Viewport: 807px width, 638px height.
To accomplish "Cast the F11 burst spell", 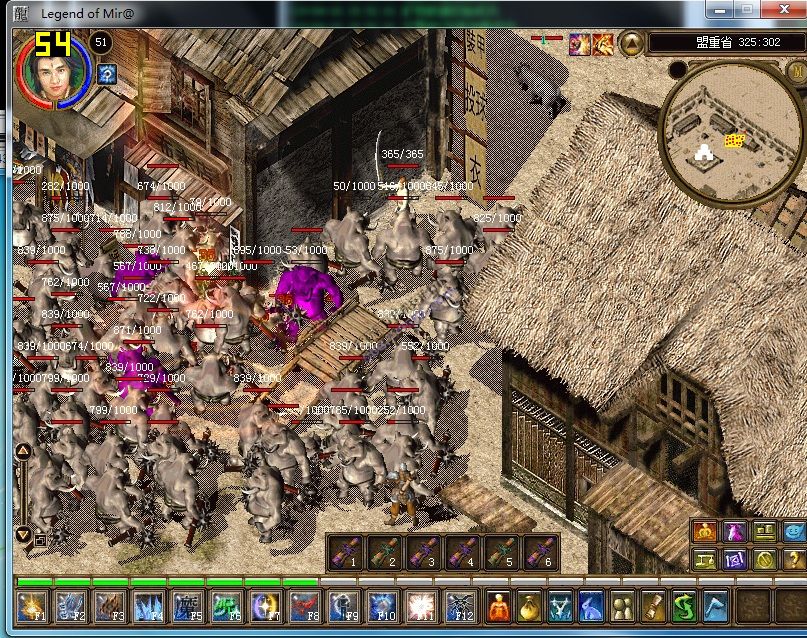I will coord(421,607).
